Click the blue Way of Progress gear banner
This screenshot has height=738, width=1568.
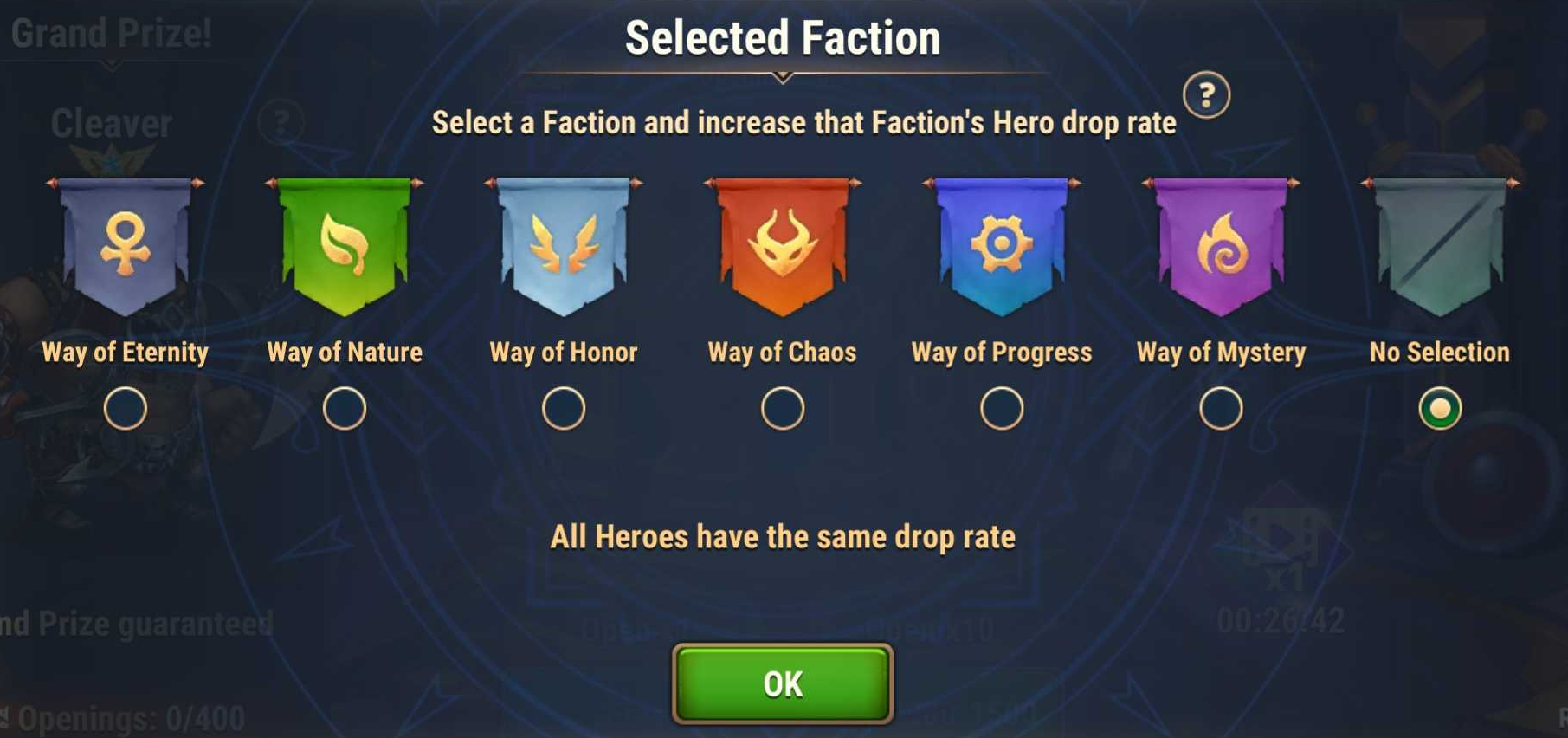click(1002, 246)
